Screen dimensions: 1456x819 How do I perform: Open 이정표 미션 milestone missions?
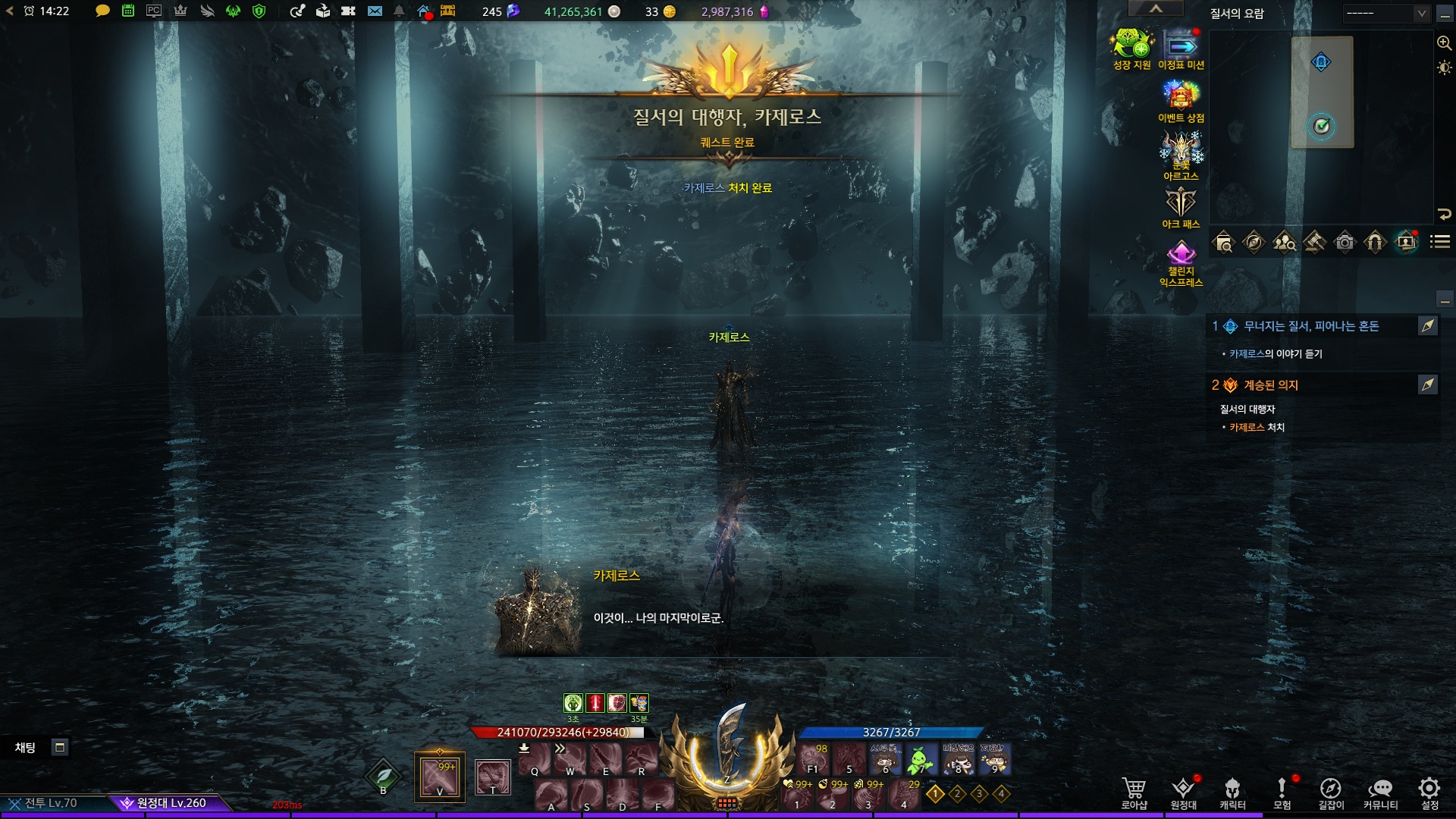point(1181,49)
